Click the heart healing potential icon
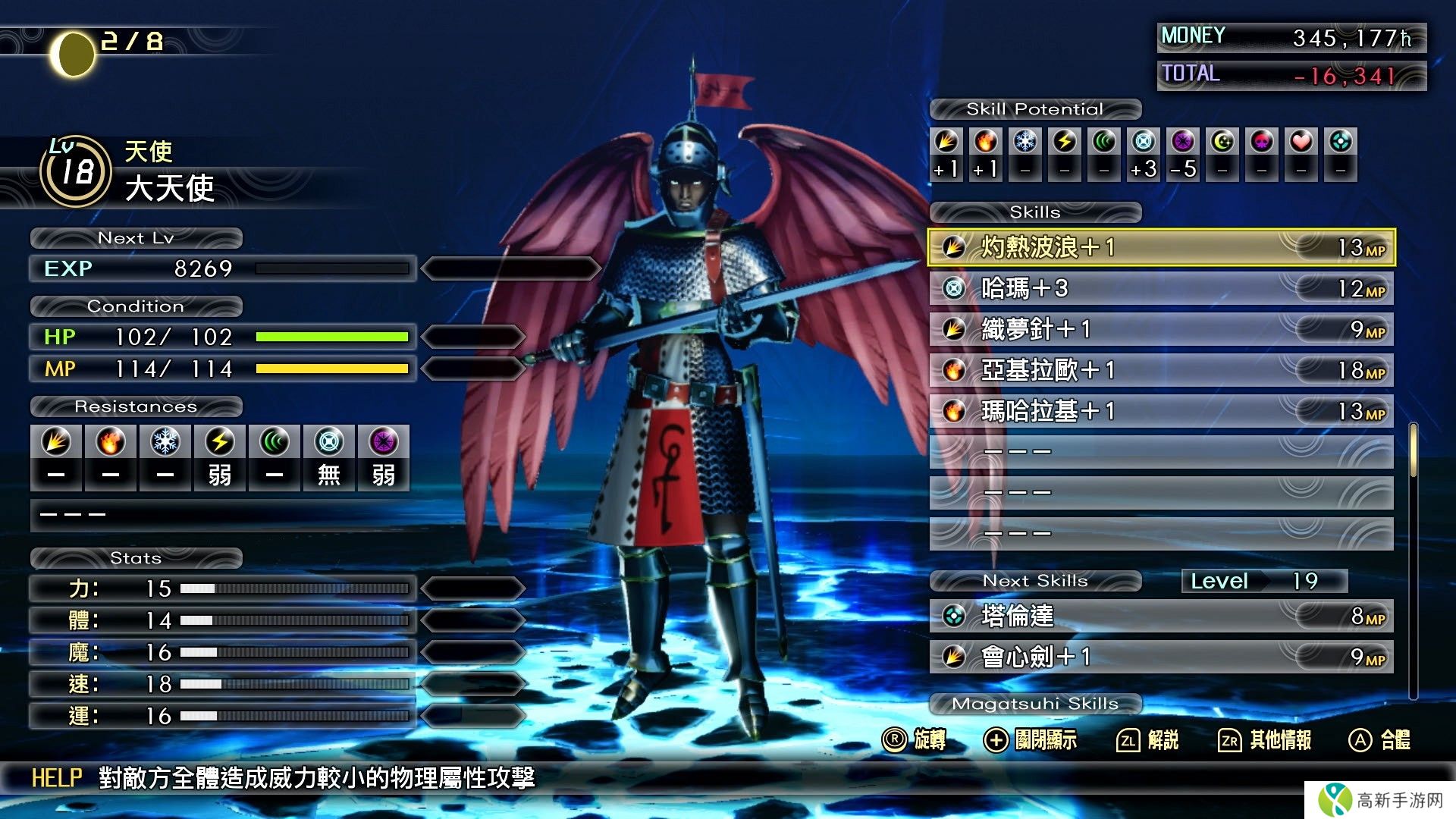Screen dimensions: 1456x819 pyautogui.click(x=1301, y=142)
